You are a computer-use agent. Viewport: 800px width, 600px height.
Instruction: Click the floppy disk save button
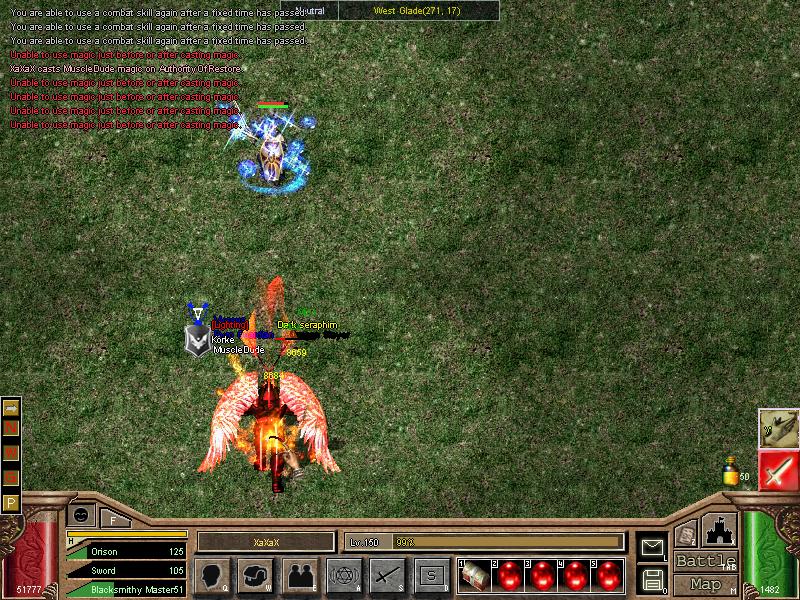coord(653,578)
